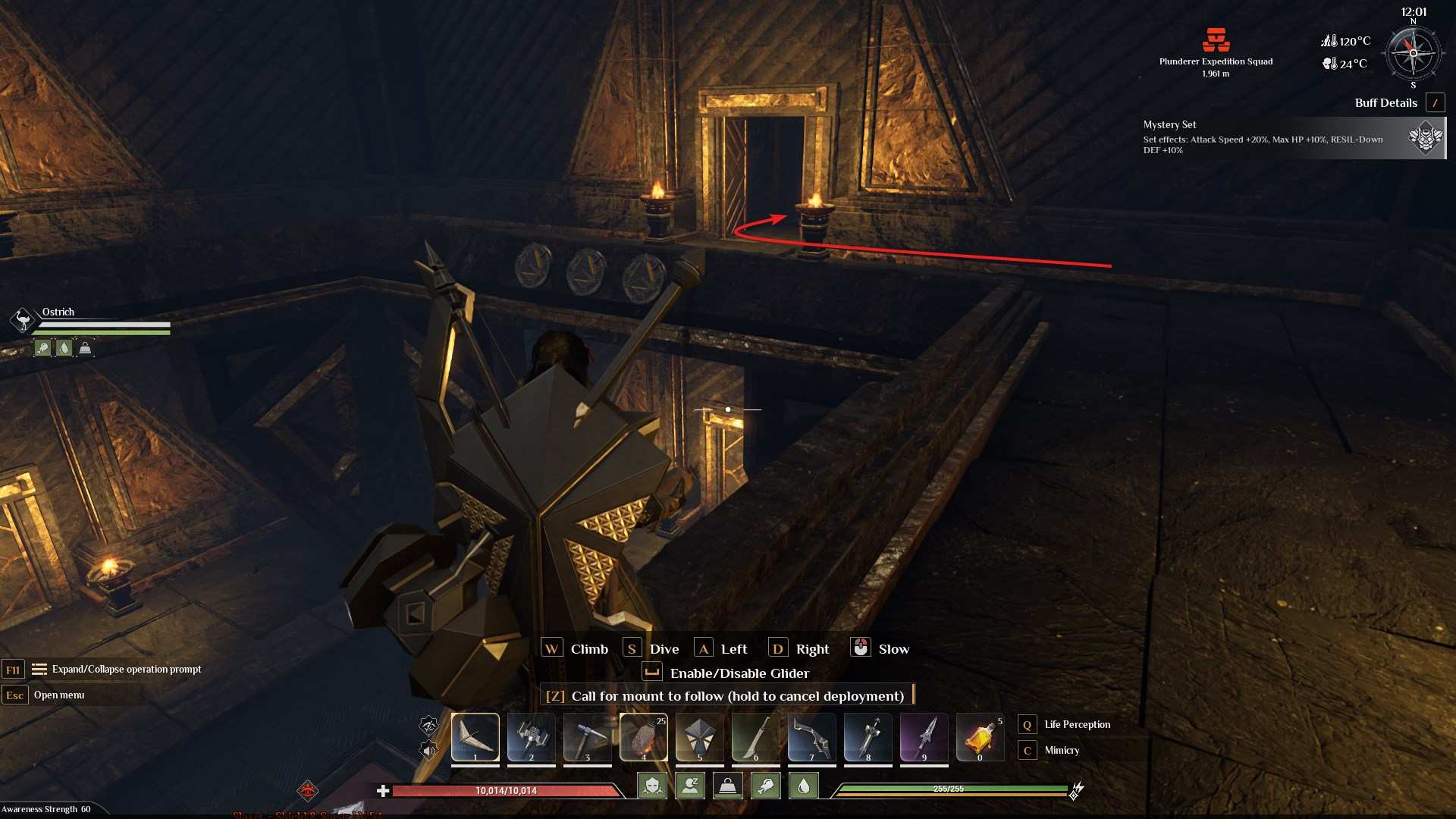Select the sword in hotbar slot 8

click(x=868, y=736)
